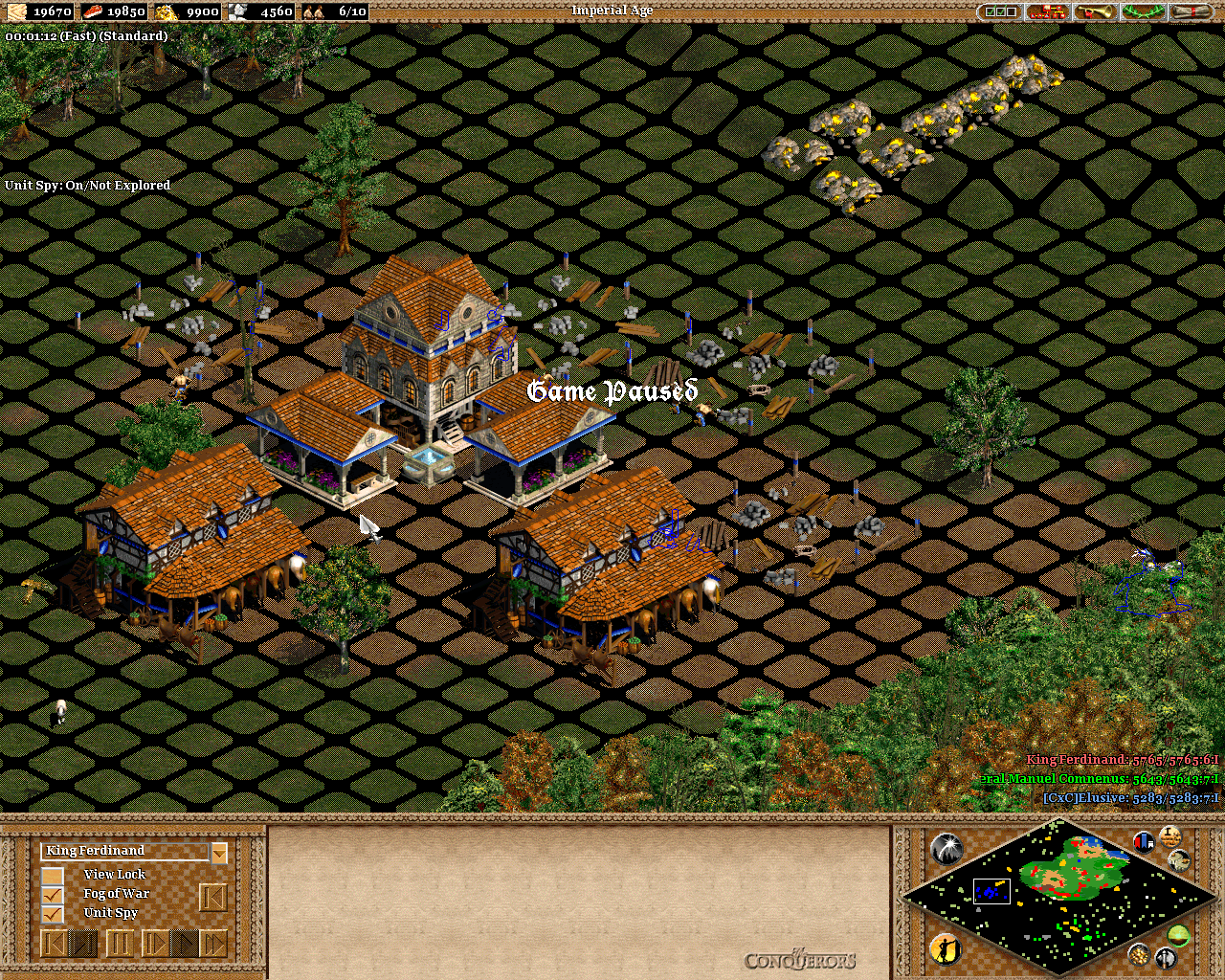Open the Chat trumpet icon
This screenshot has width=1225, height=980.
[1095, 11]
